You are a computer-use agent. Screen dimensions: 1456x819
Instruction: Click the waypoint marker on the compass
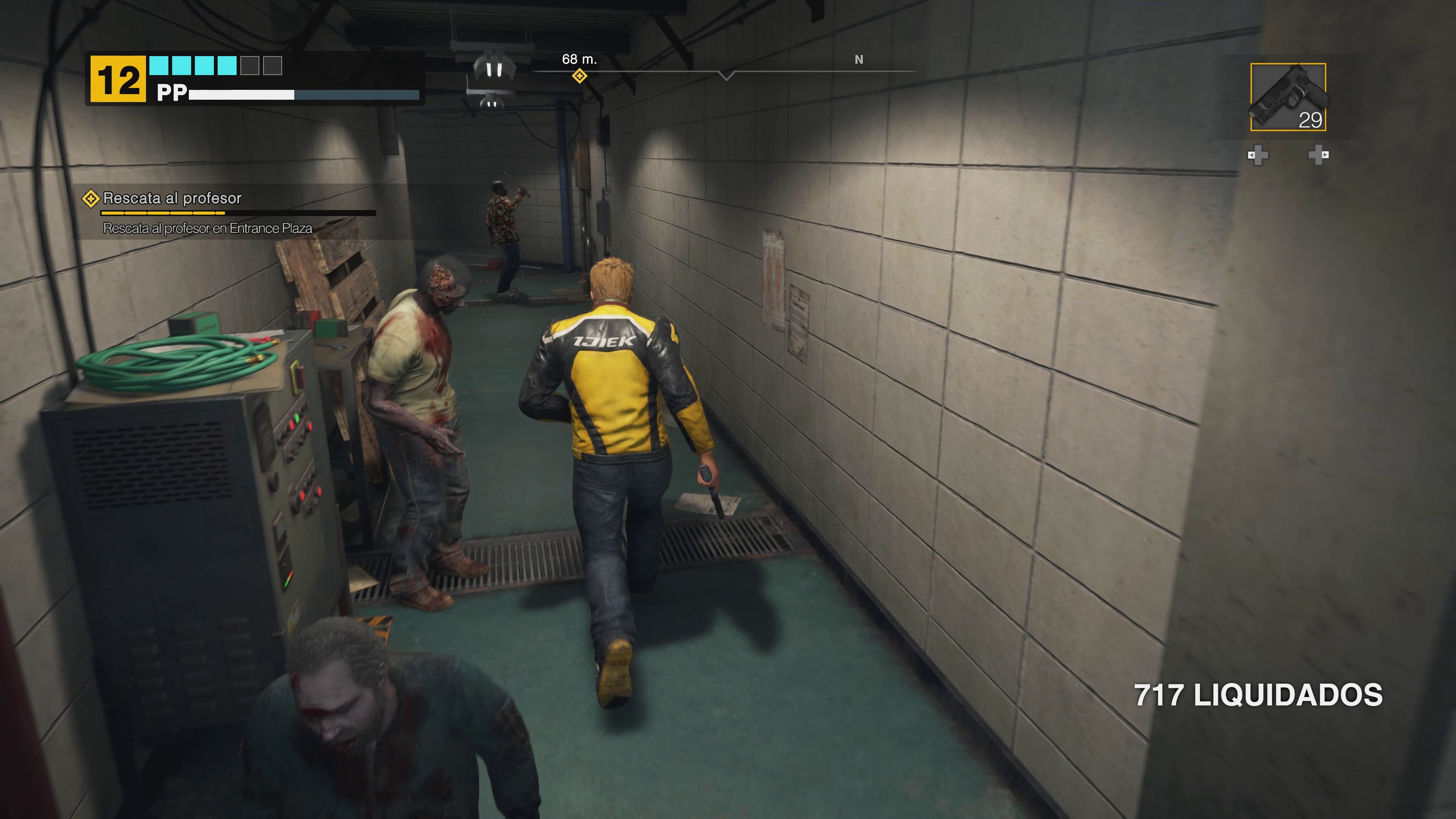click(580, 76)
